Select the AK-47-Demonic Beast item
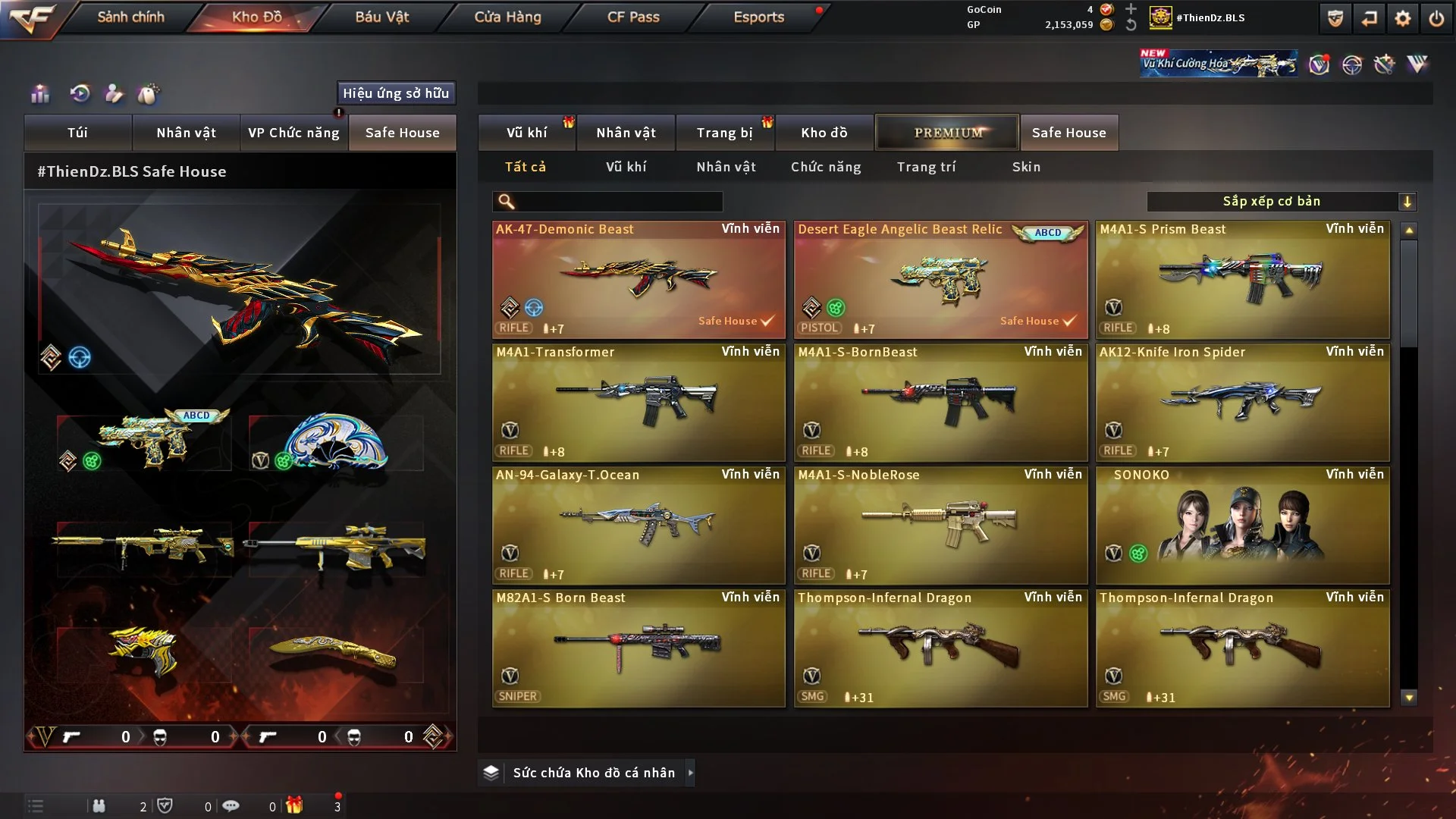 point(639,279)
